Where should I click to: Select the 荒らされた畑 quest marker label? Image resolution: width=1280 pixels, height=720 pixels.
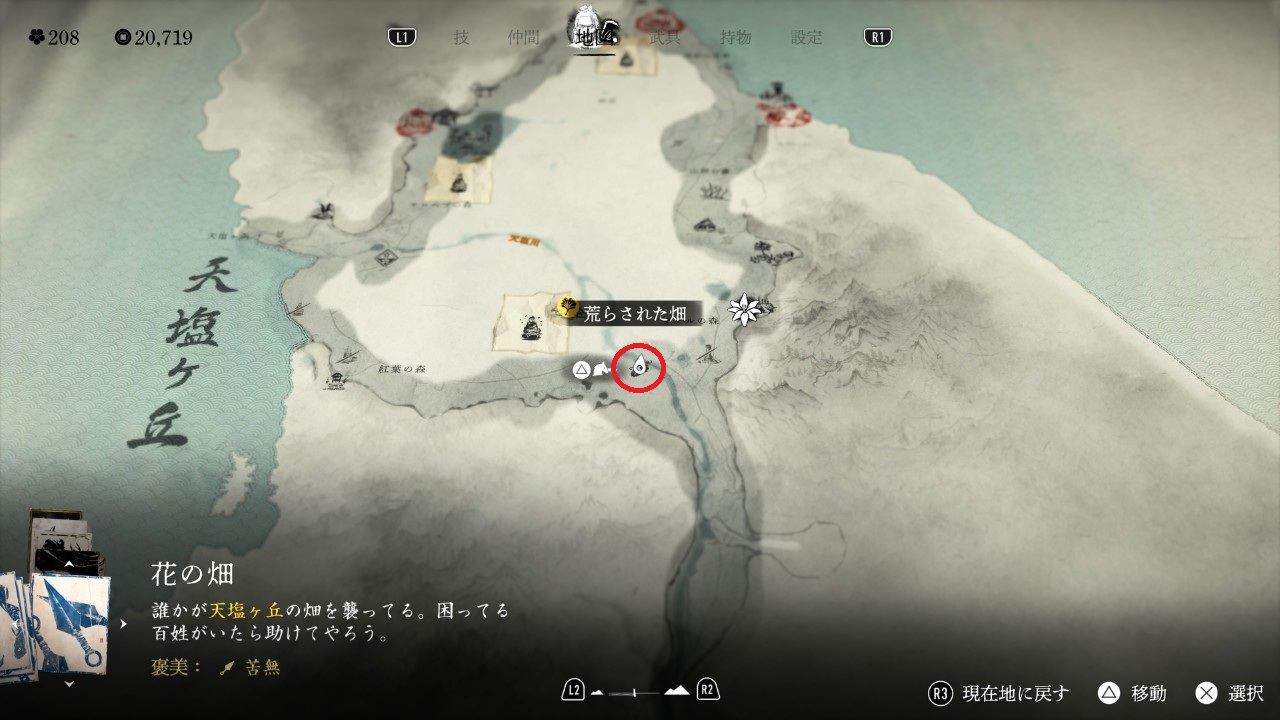pos(634,313)
